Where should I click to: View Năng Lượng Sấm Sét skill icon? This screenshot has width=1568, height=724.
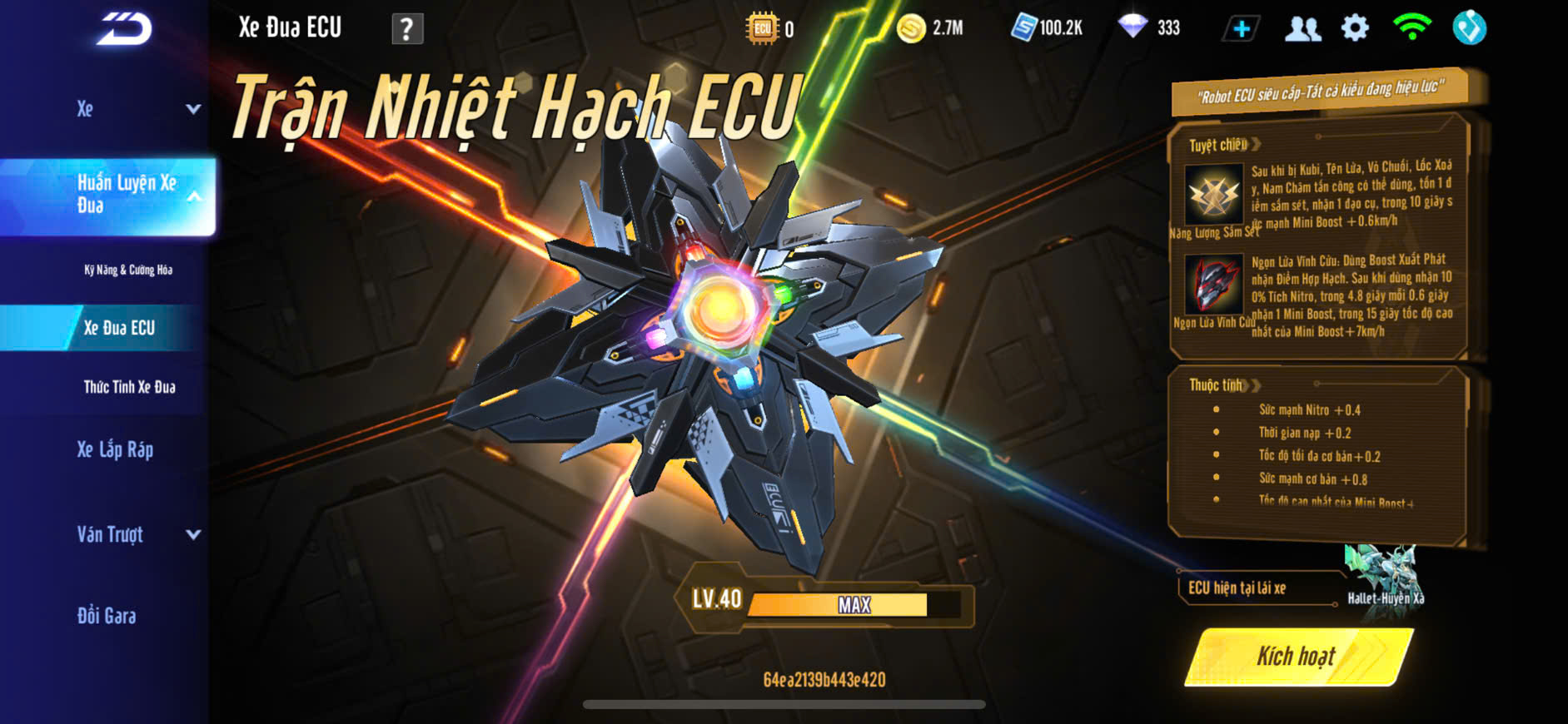[x=1213, y=194]
